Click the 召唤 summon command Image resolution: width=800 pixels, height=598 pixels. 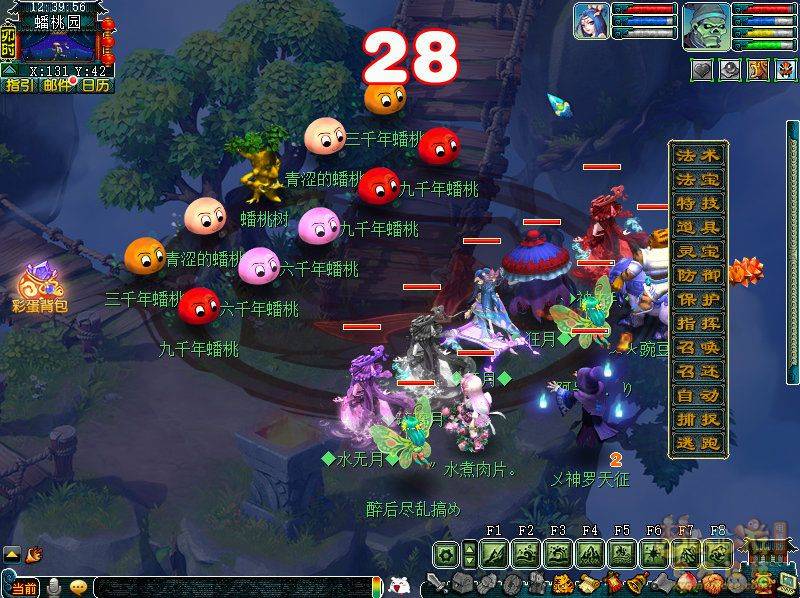click(x=698, y=347)
